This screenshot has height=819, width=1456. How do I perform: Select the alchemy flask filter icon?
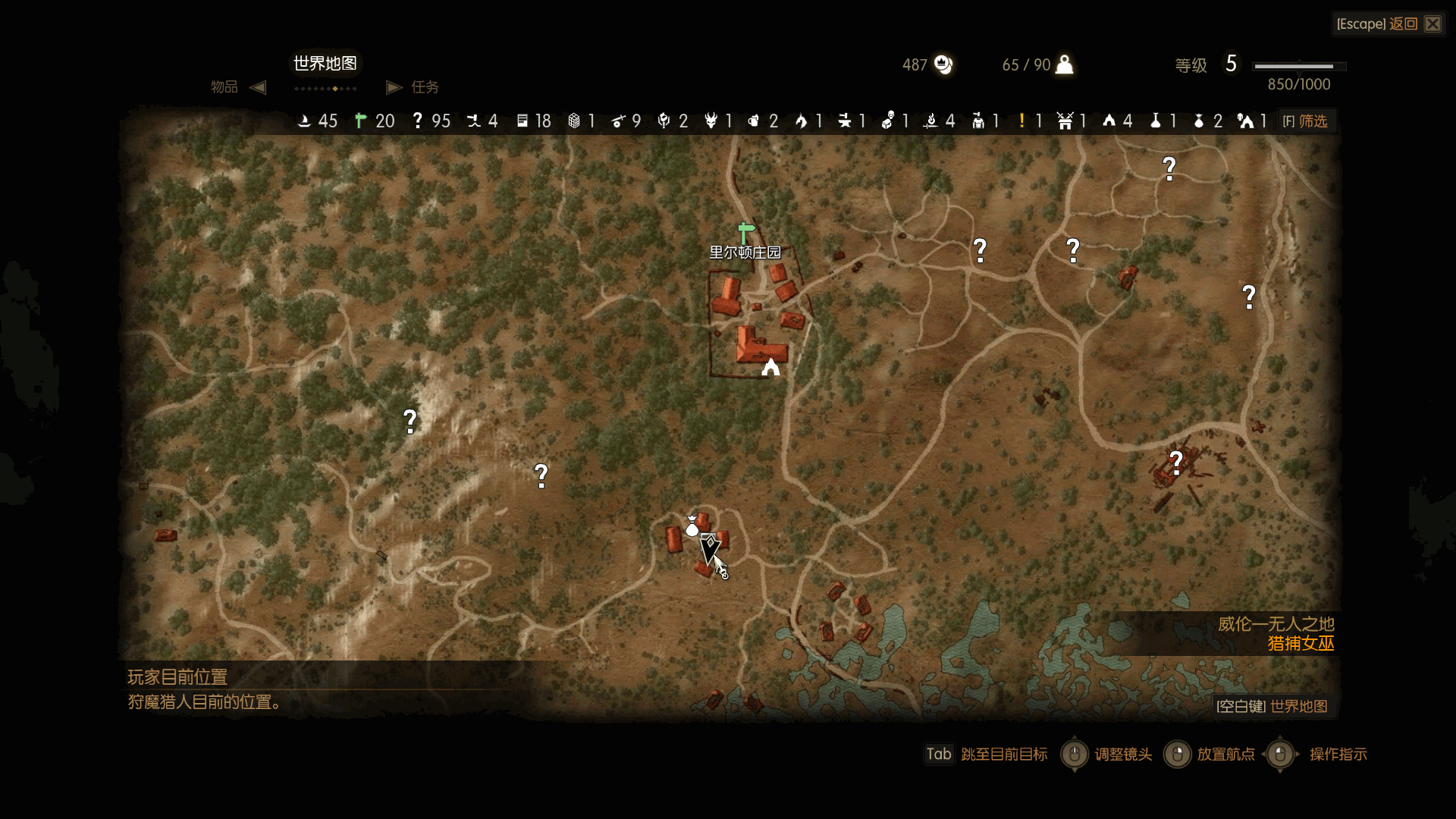click(1155, 121)
